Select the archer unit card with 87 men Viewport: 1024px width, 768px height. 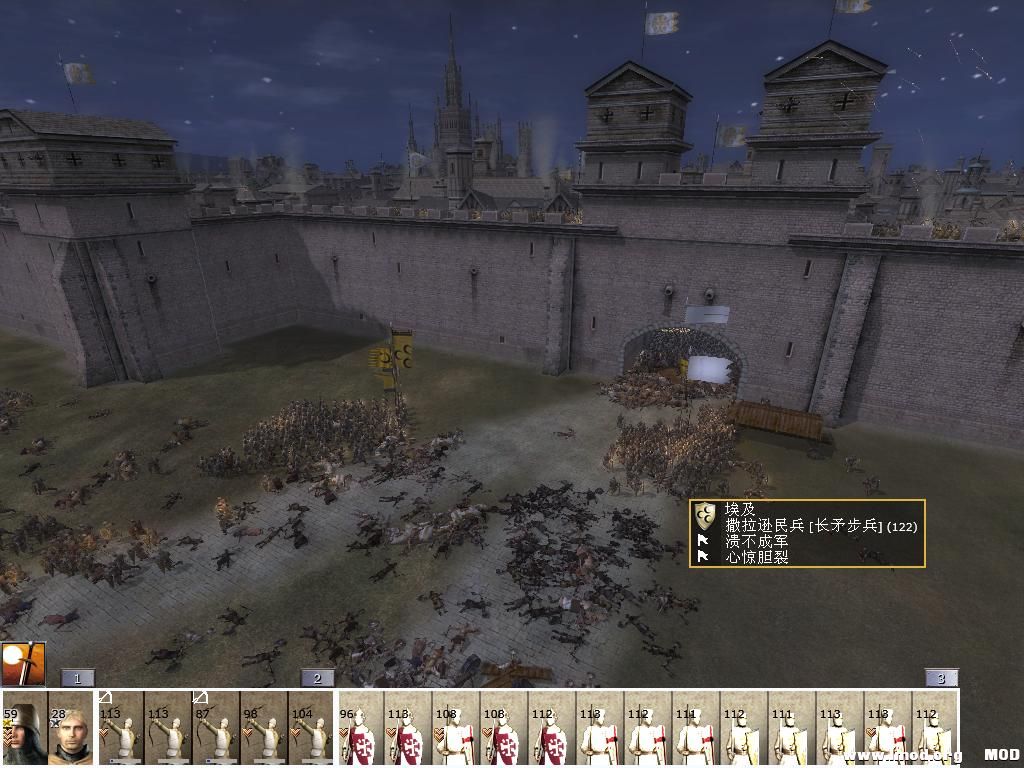pos(216,729)
